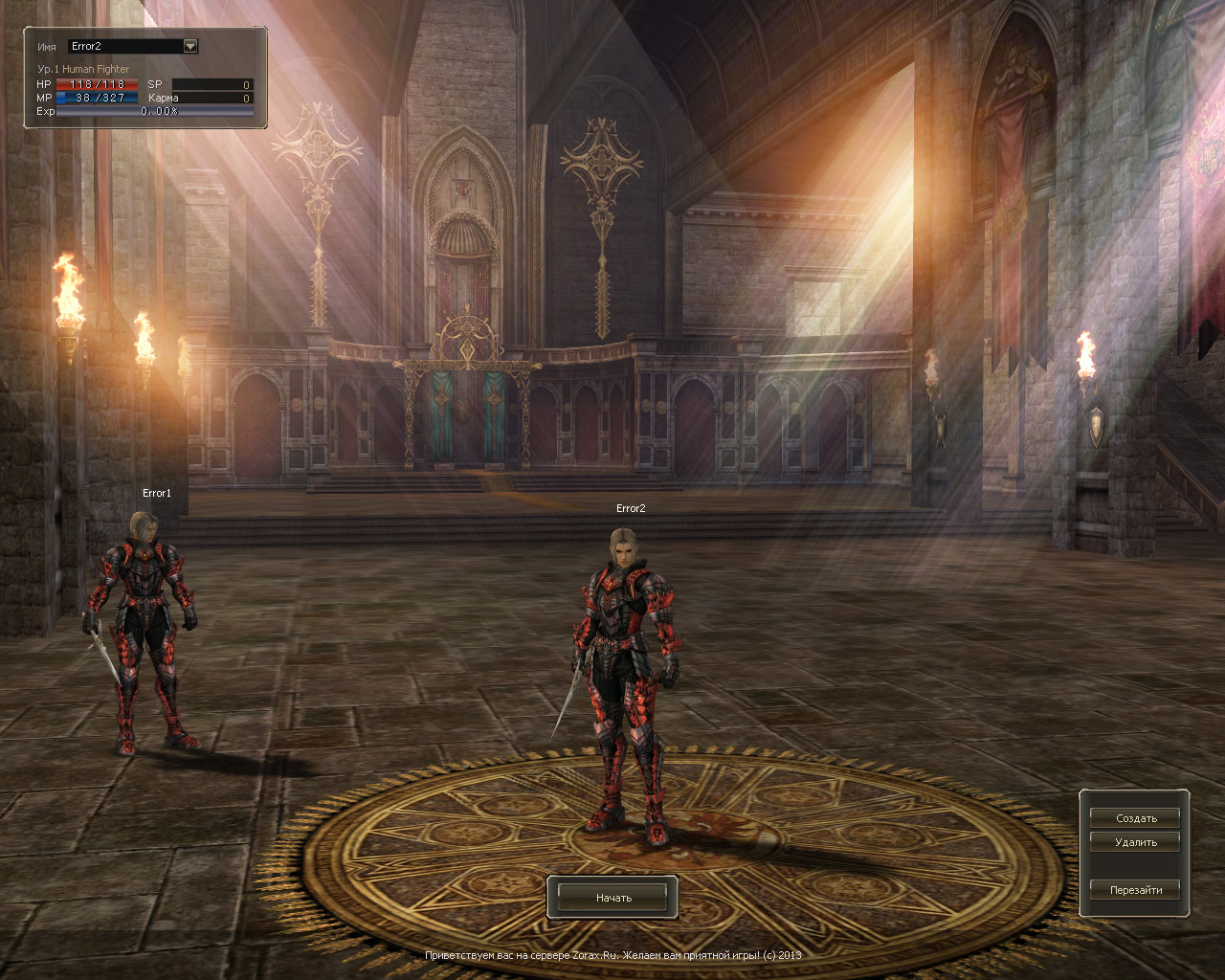Click the Удалить delete character button
This screenshot has width=1225, height=980.
click(1135, 842)
